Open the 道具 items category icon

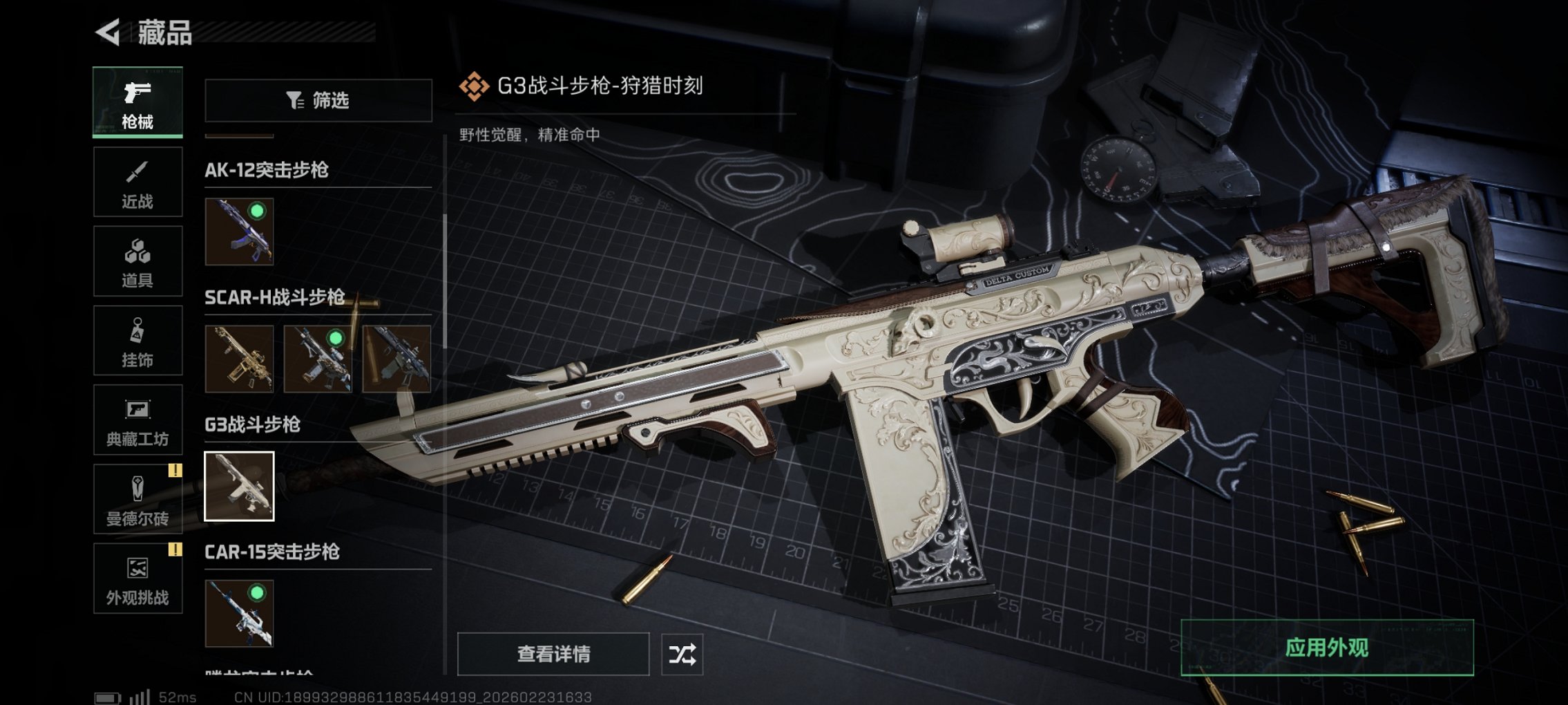coord(137,261)
